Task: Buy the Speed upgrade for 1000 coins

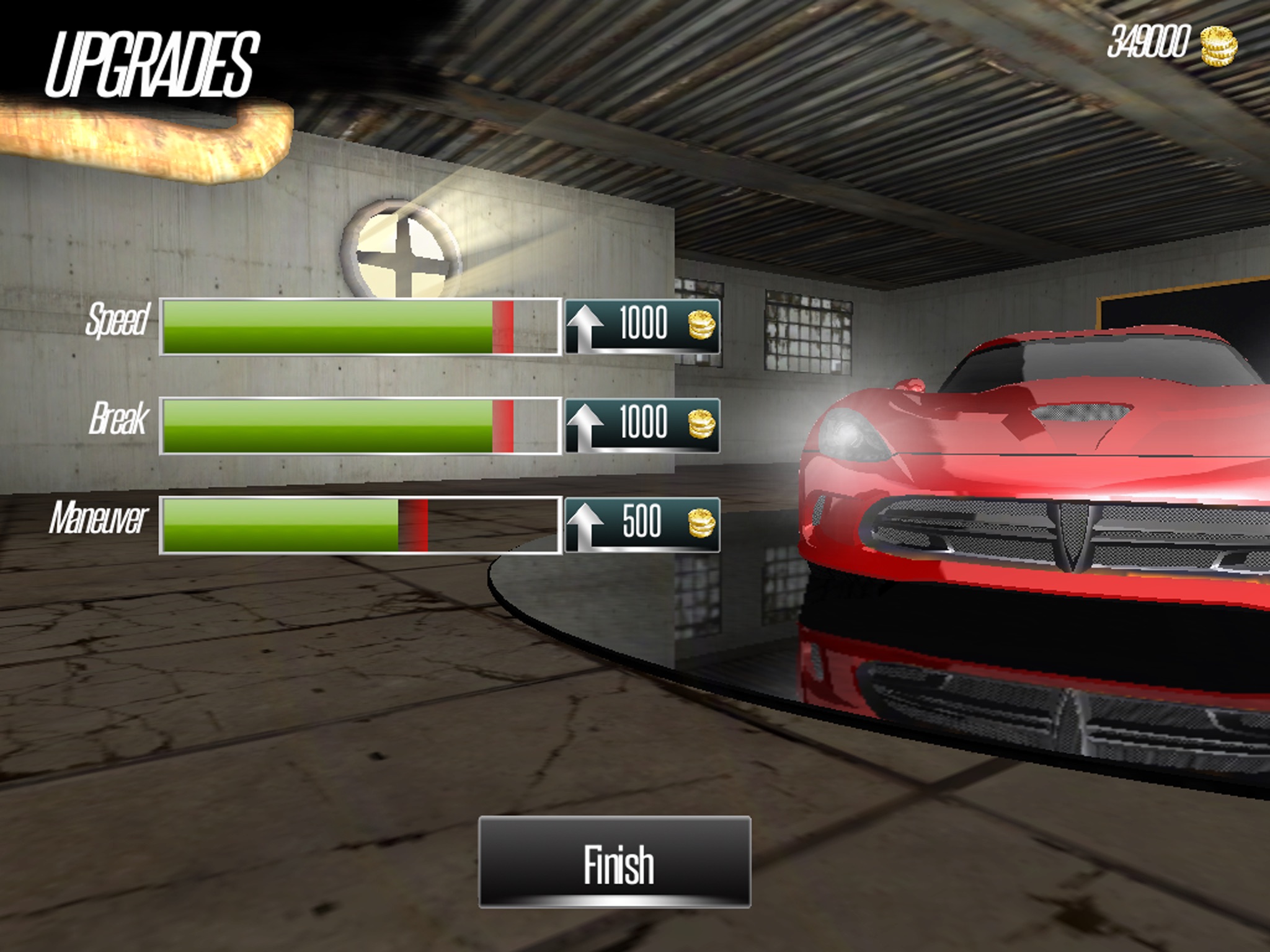Action: tap(642, 326)
